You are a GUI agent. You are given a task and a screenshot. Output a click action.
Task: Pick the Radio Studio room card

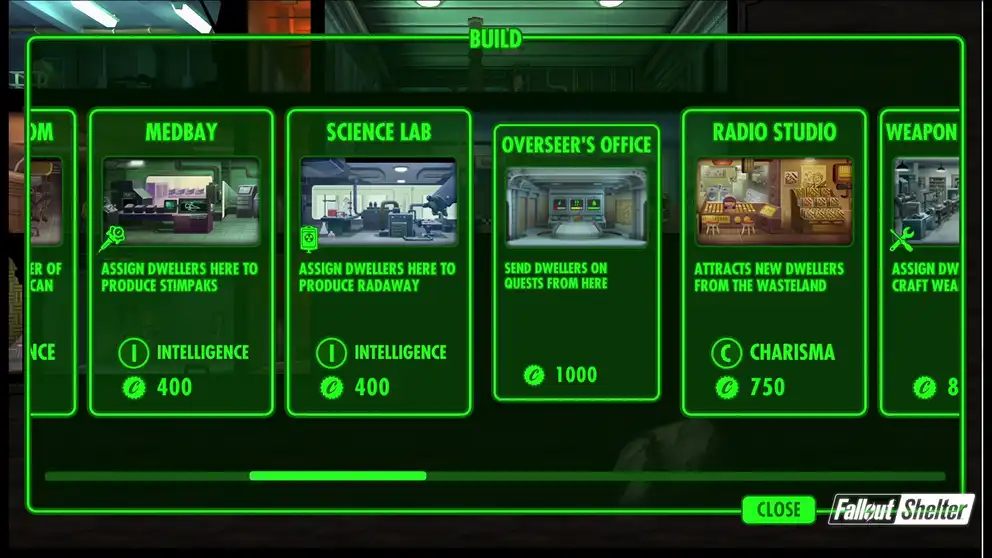point(773,262)
